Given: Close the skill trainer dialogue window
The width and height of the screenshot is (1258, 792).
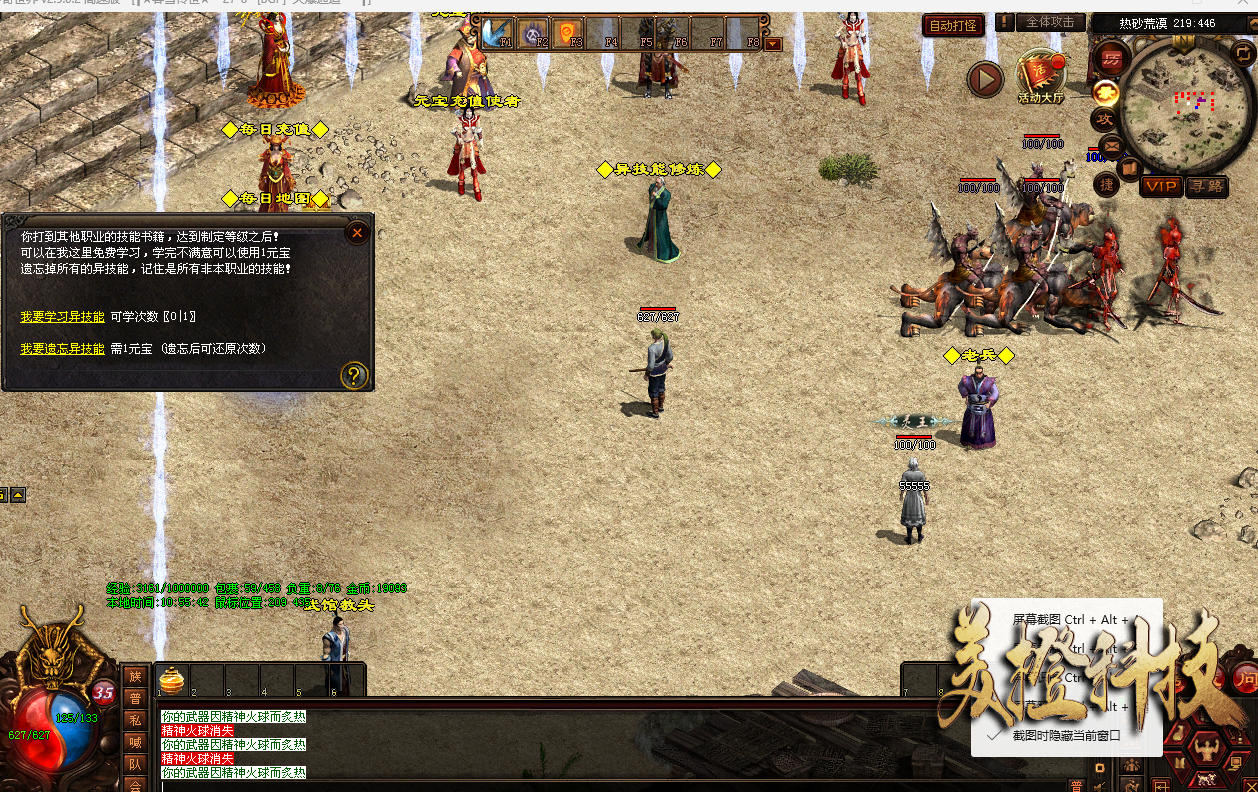Looking at the screenshot, I should point(357,233).
